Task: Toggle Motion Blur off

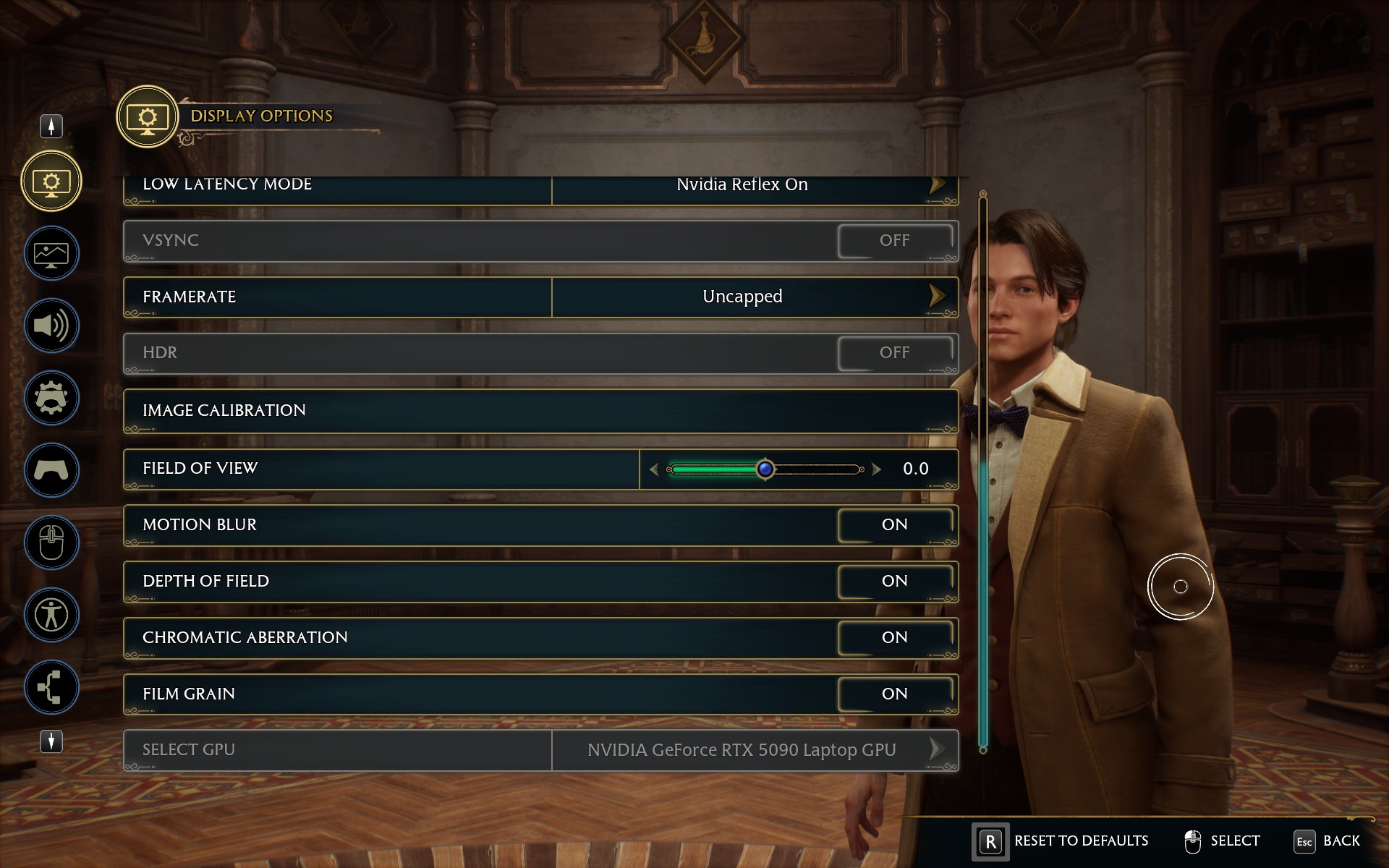Action: click(895, 525)
